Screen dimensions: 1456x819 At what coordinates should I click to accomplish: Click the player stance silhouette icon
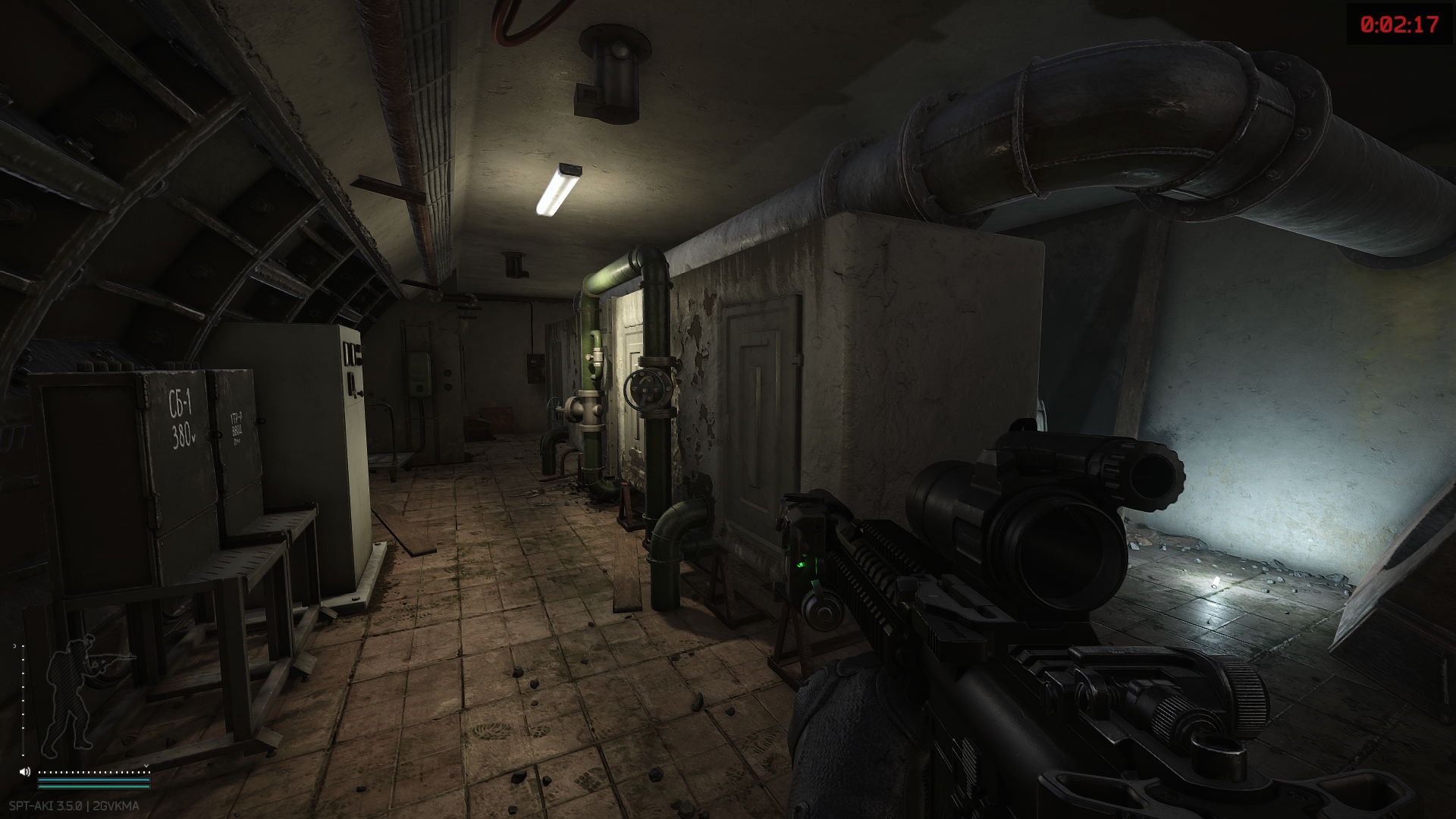pos(76,694)
